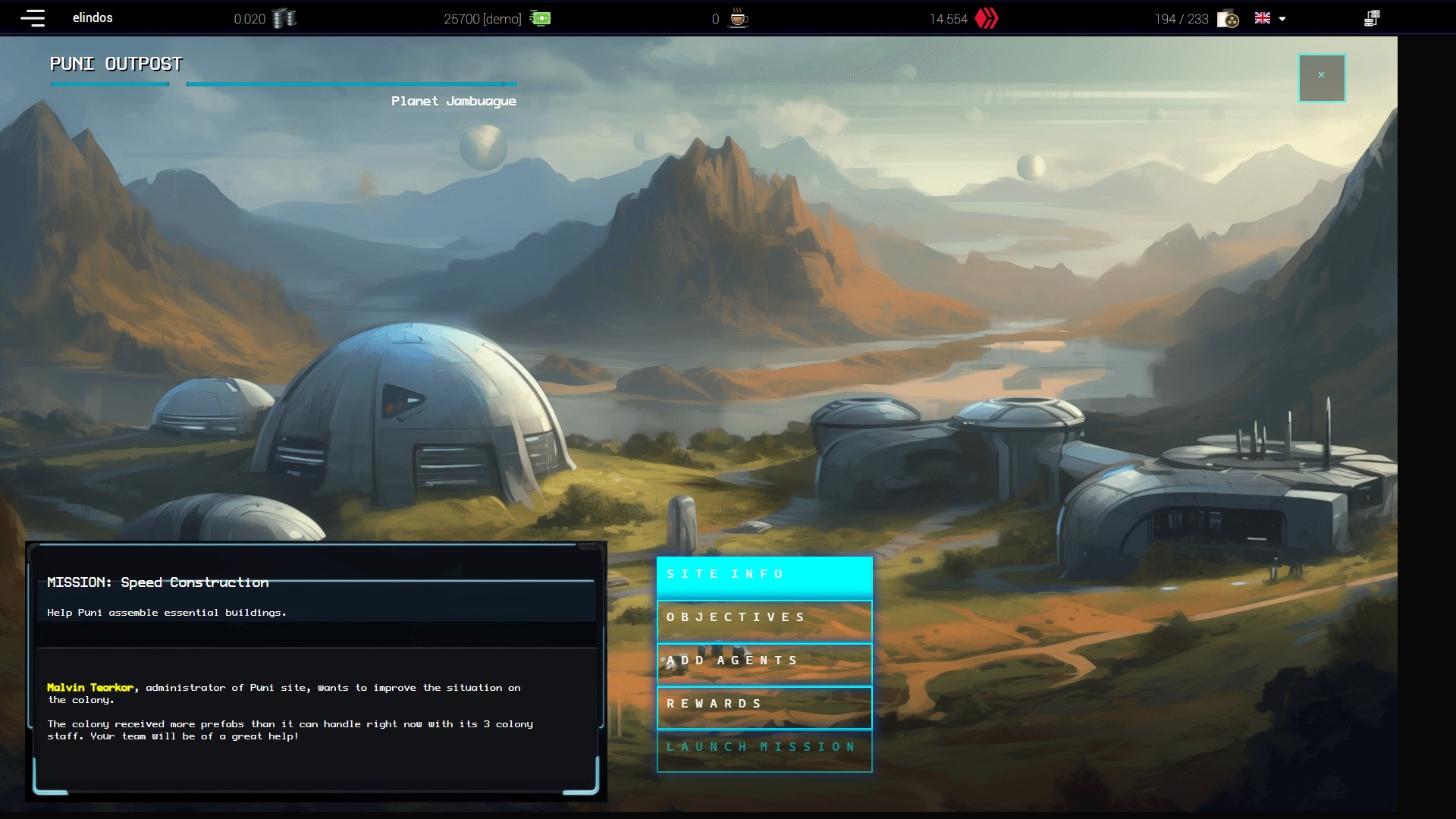Screen dimensions: 1456x819
Task: Open the language flag dropdown
Action: click(1269, 18)
